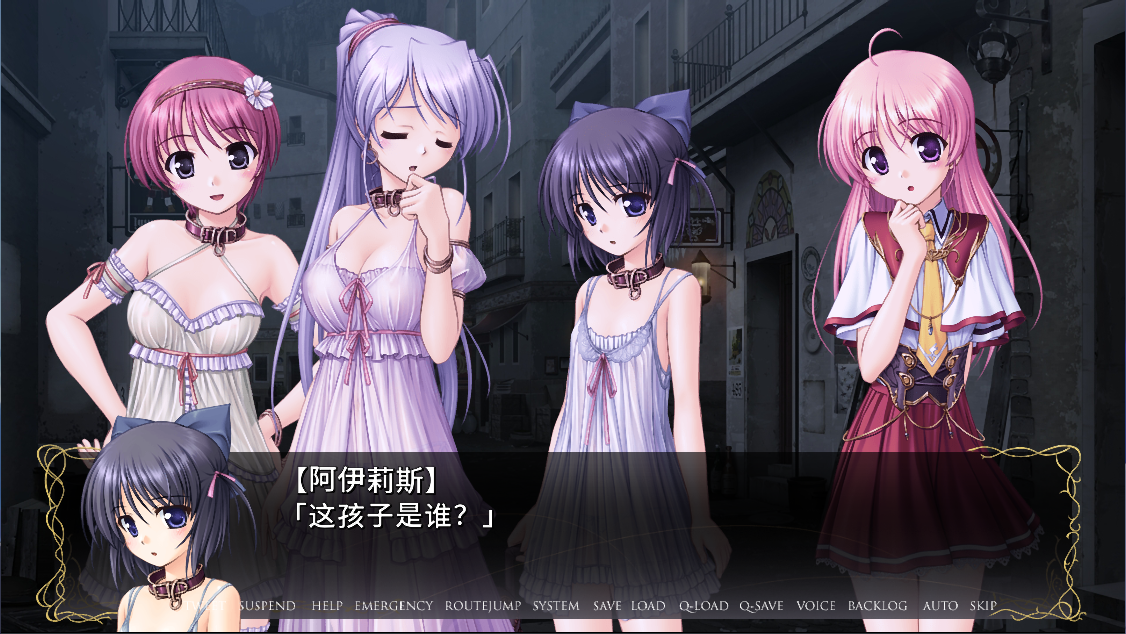Toggle AUTO text advance

[x=940, y=606]
